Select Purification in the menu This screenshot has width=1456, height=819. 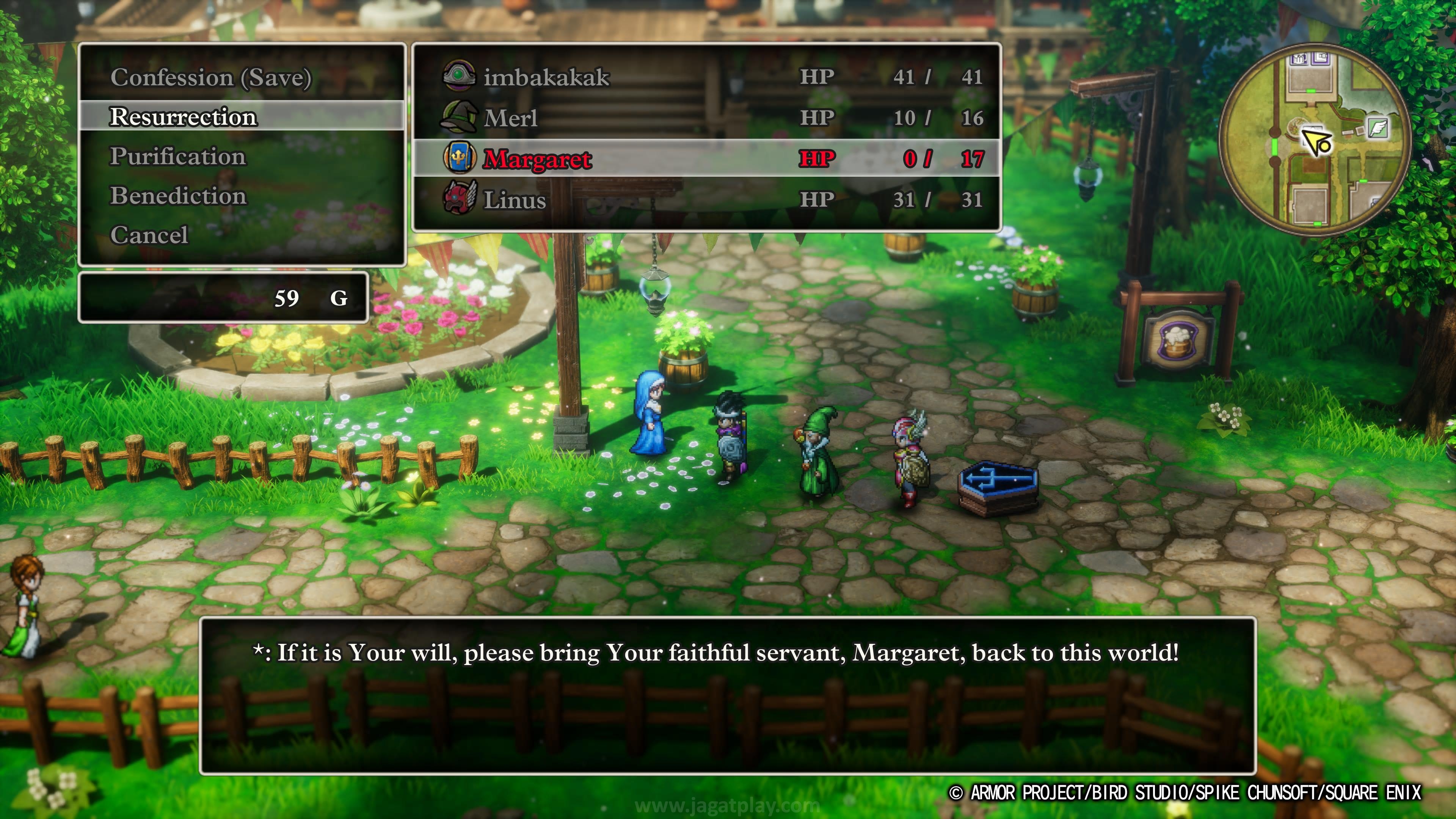pyautogui.click(x=177, y=157)
